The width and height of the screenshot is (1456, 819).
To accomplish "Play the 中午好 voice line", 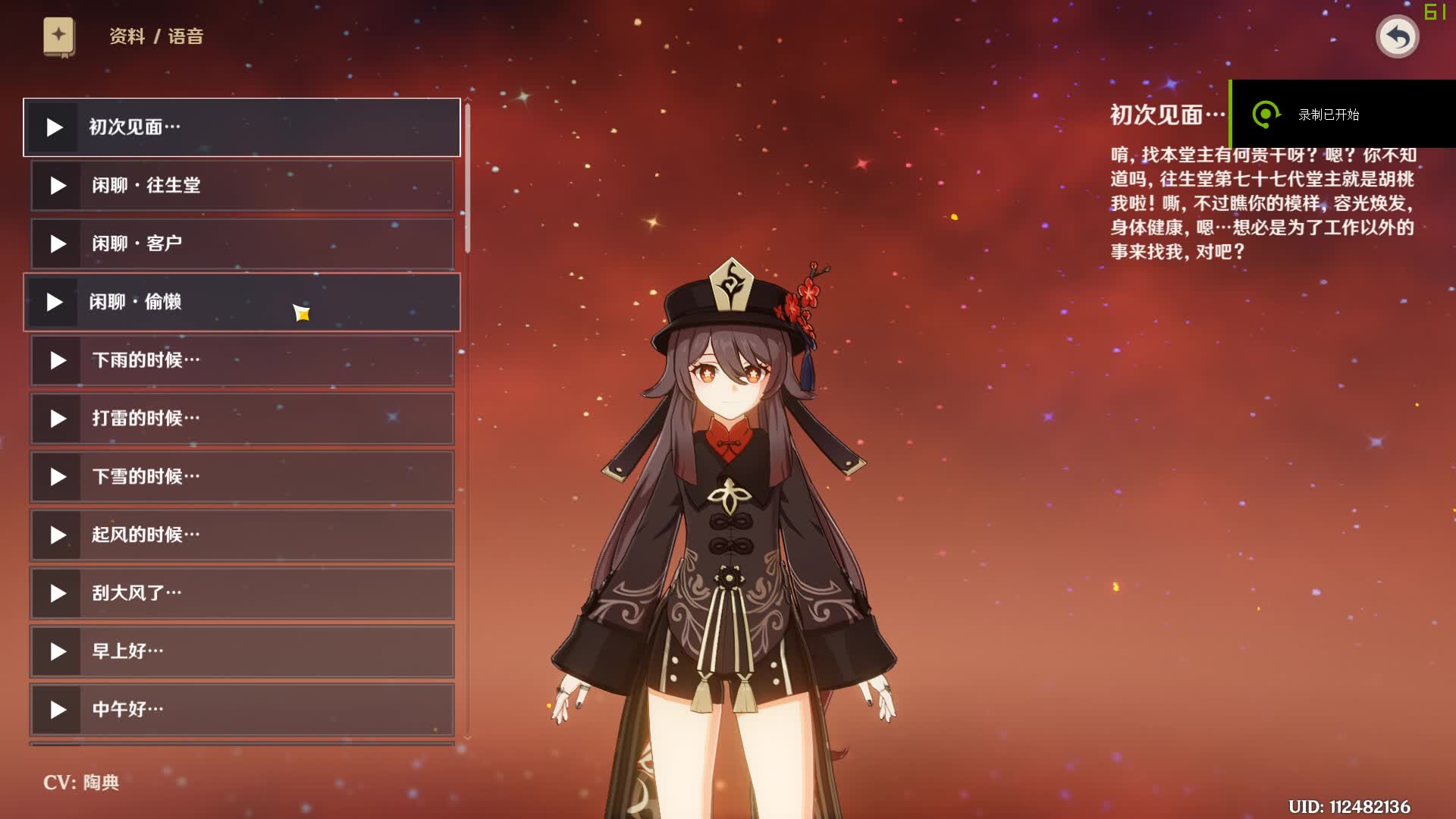I will (x=58, y=710).
